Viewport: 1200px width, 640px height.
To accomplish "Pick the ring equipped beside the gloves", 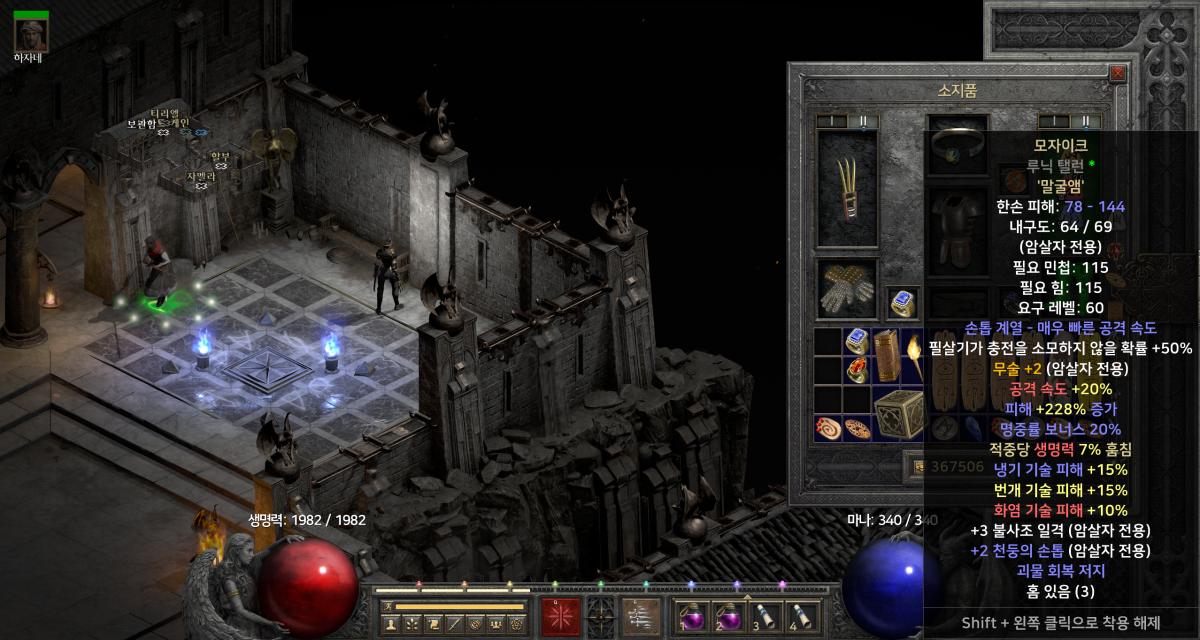I will click(x=903, y=302).
